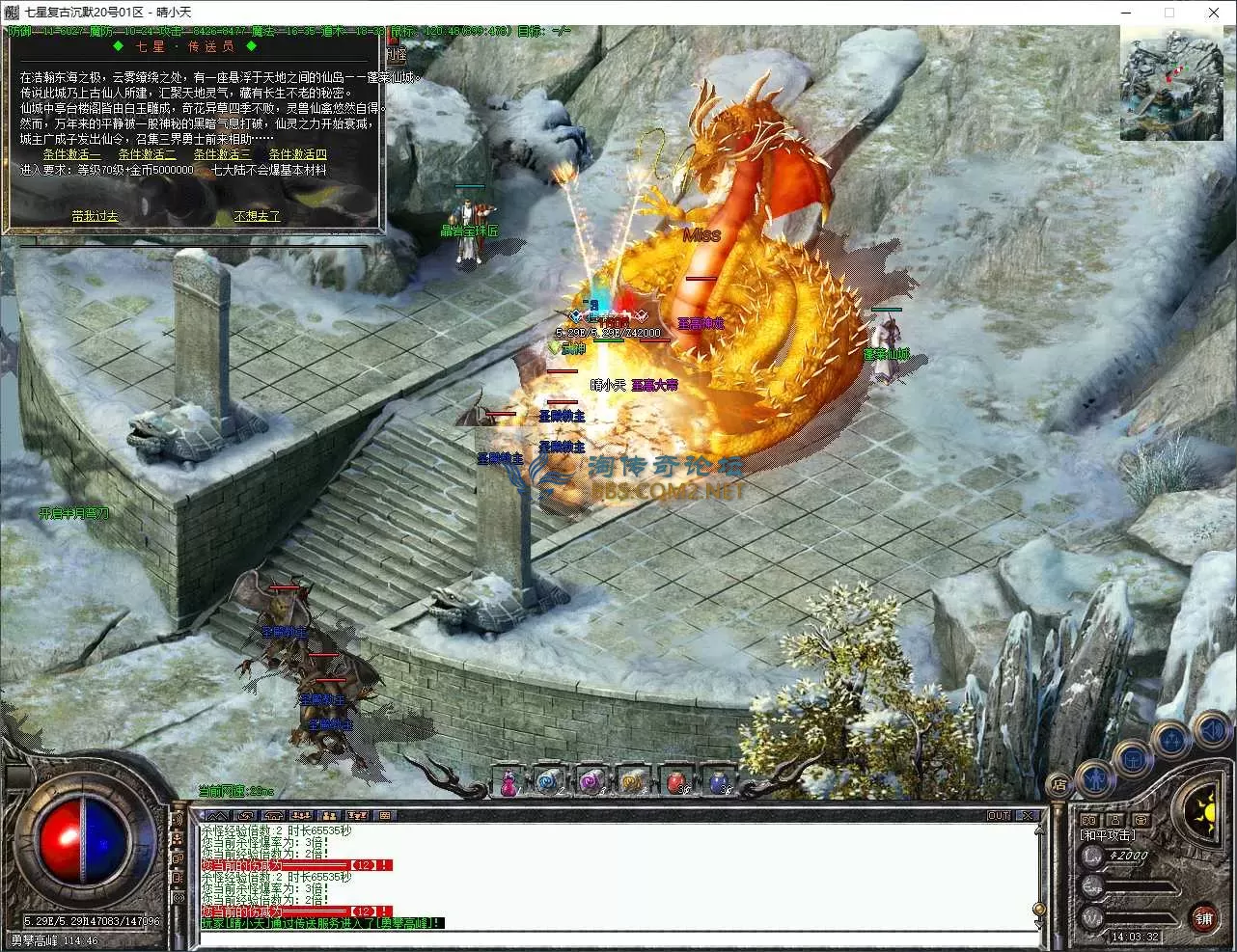
Task: Open the red 铺 stall button
Action: [x=1203, y=917]
